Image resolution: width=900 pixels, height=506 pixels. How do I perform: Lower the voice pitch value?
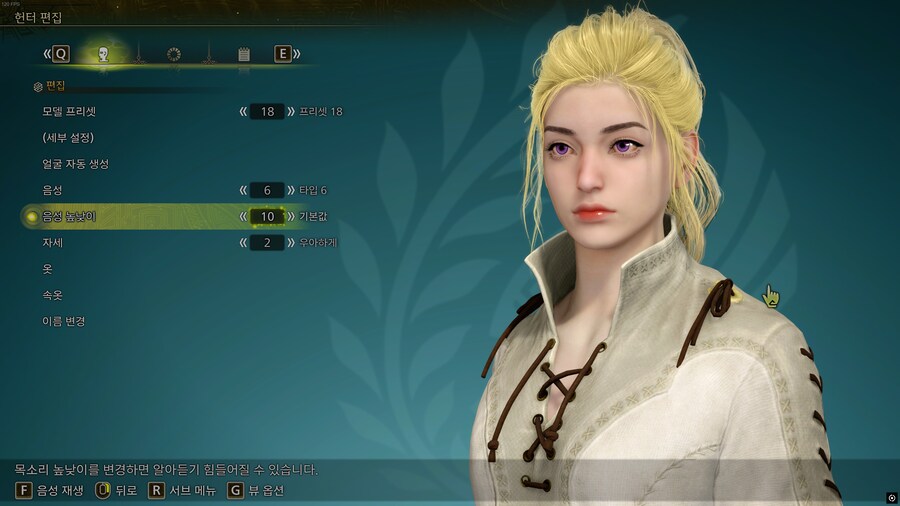click(242, 216)
